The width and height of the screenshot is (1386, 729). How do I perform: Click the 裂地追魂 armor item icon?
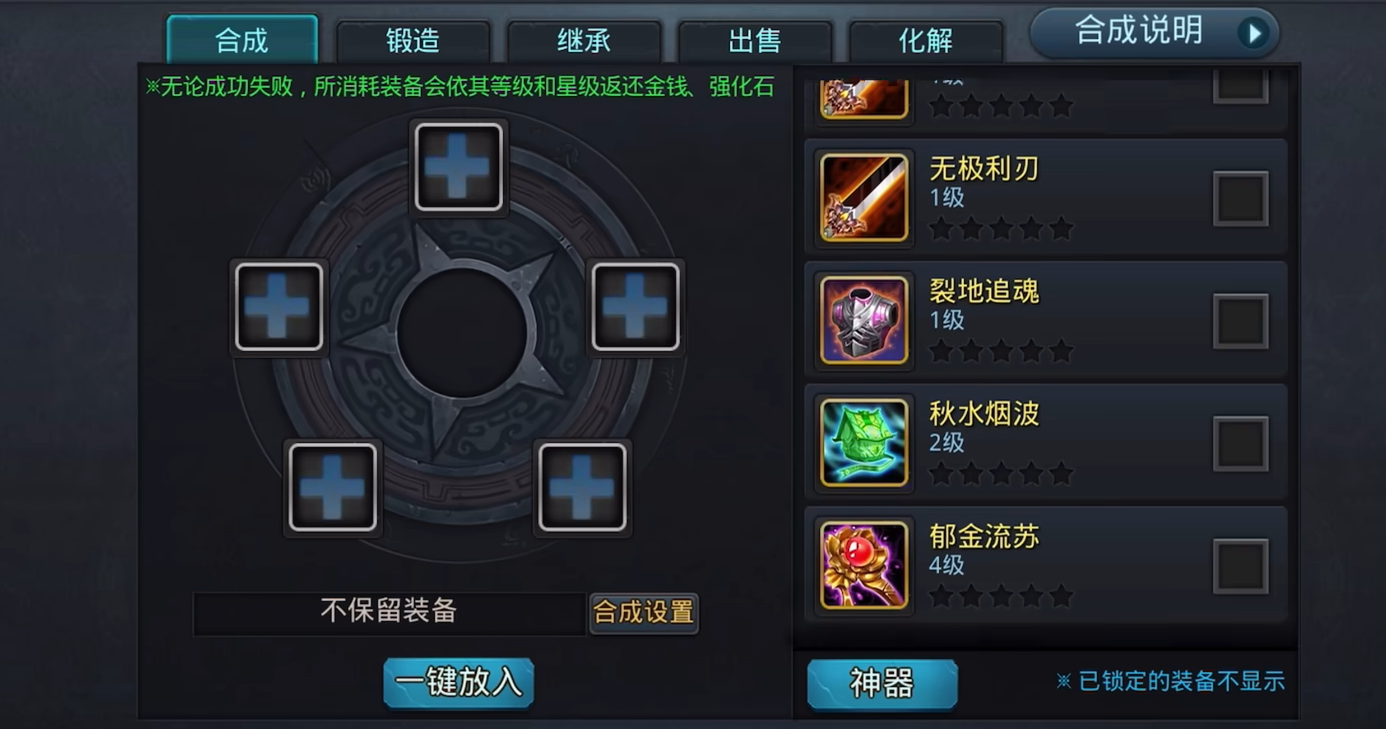[862, 318]
